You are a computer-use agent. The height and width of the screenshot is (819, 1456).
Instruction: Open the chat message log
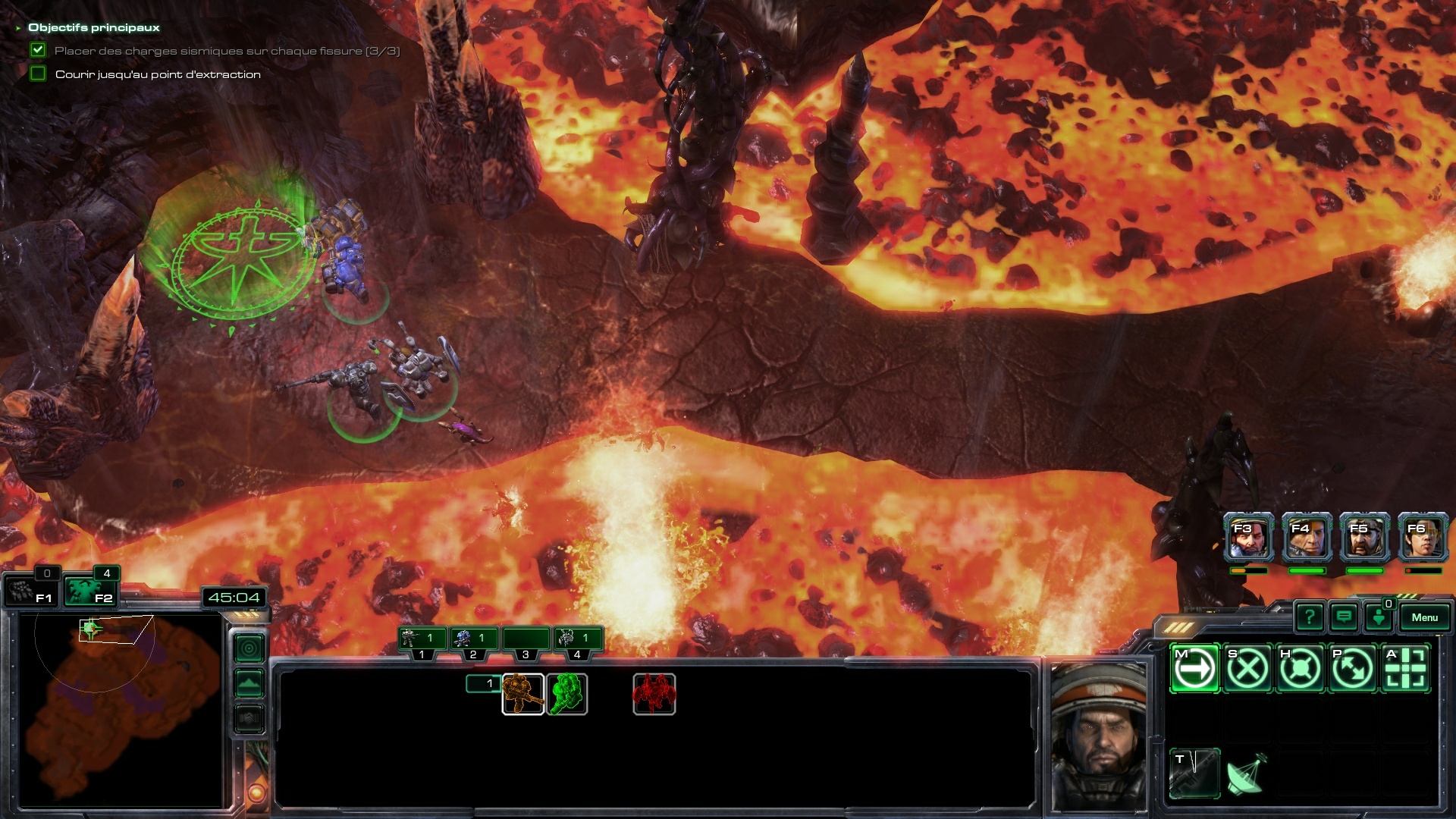pos(1344,617)
